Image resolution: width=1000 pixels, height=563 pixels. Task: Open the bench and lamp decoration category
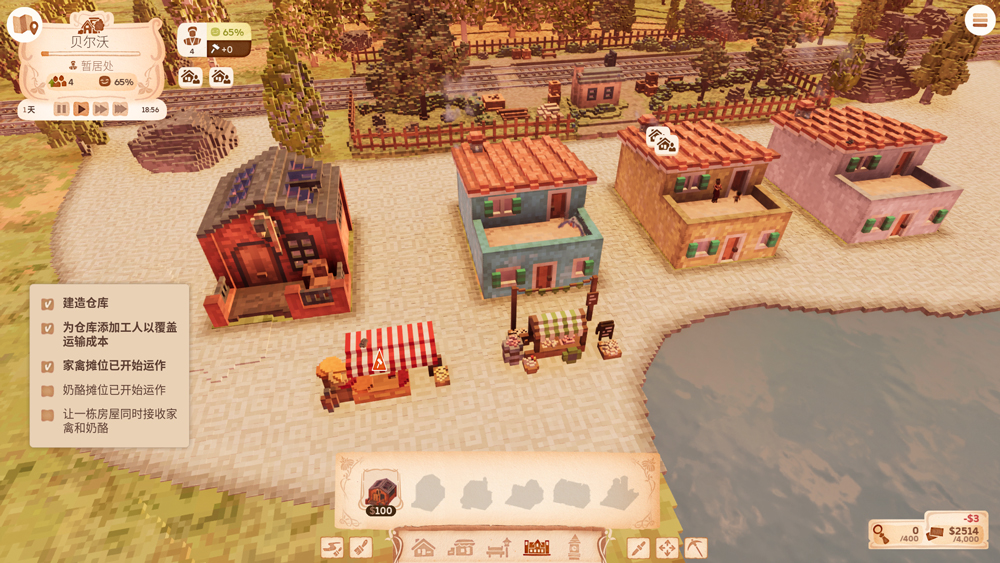[x=499, y=547]
